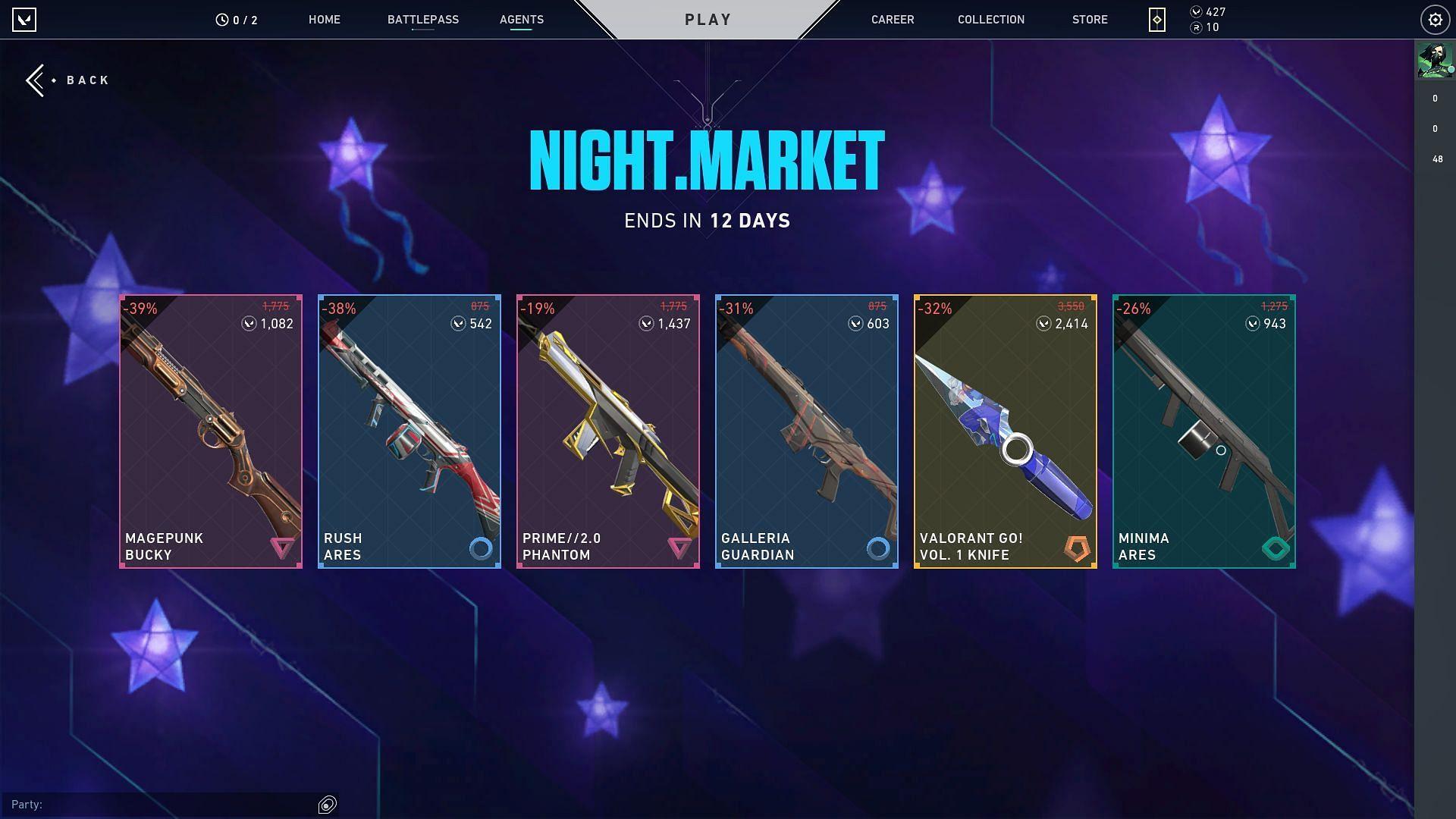Click the blue Premium gem on Rush Ares card

[481, 548]
